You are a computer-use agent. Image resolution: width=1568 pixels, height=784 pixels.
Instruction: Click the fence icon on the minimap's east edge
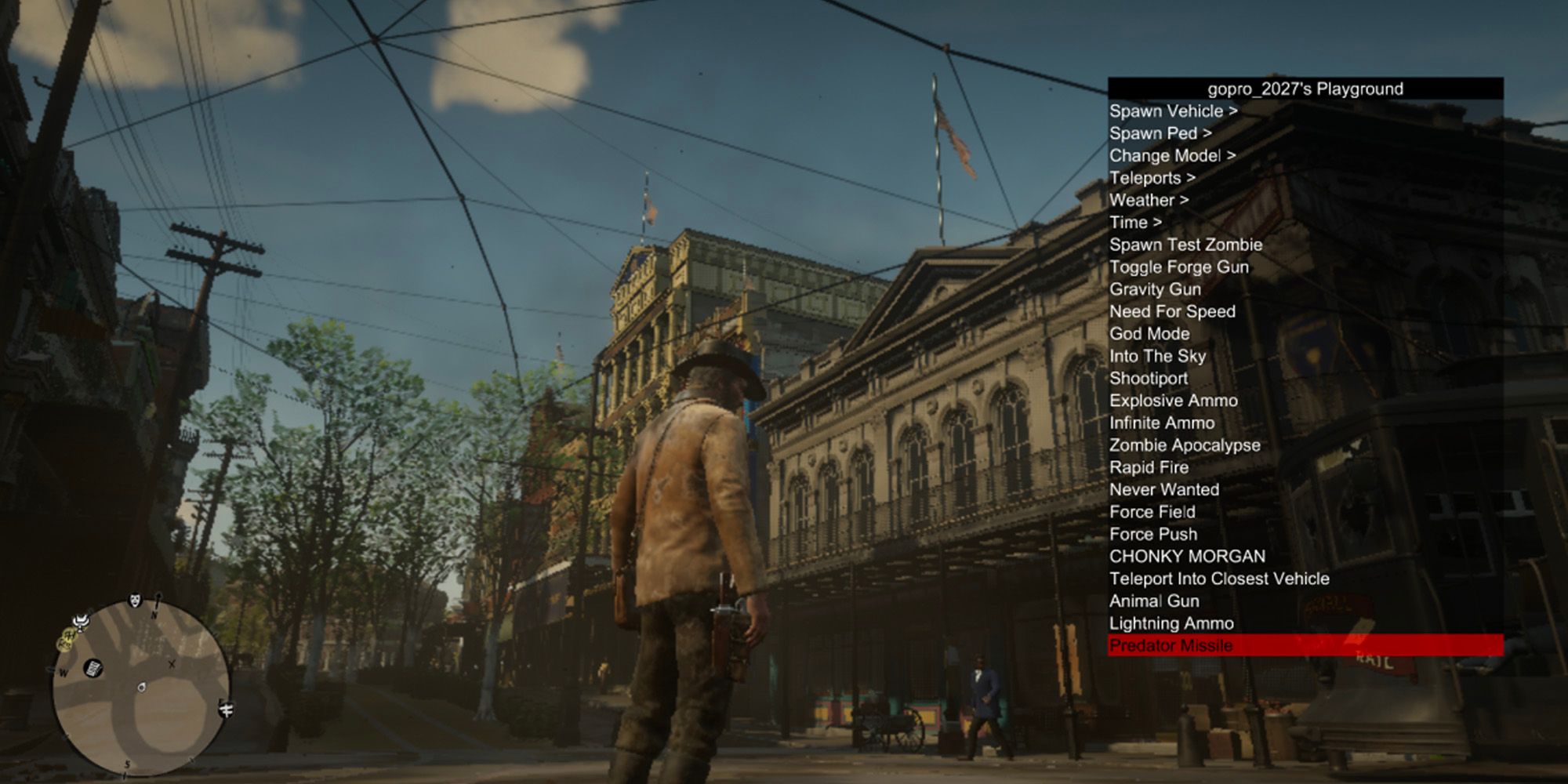(x=226, y=710)
